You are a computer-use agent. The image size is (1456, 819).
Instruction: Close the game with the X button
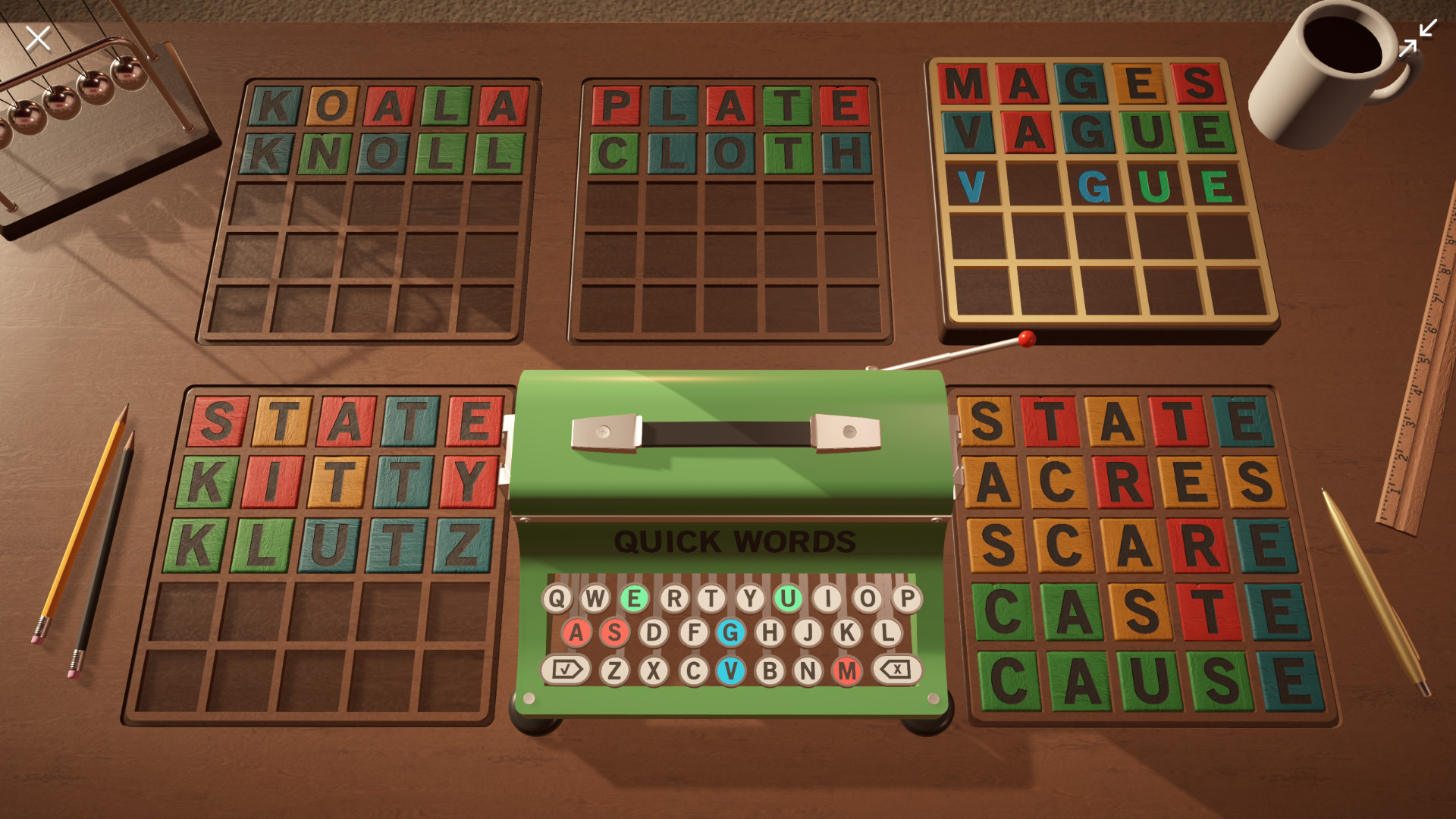[x=37, y=39]
